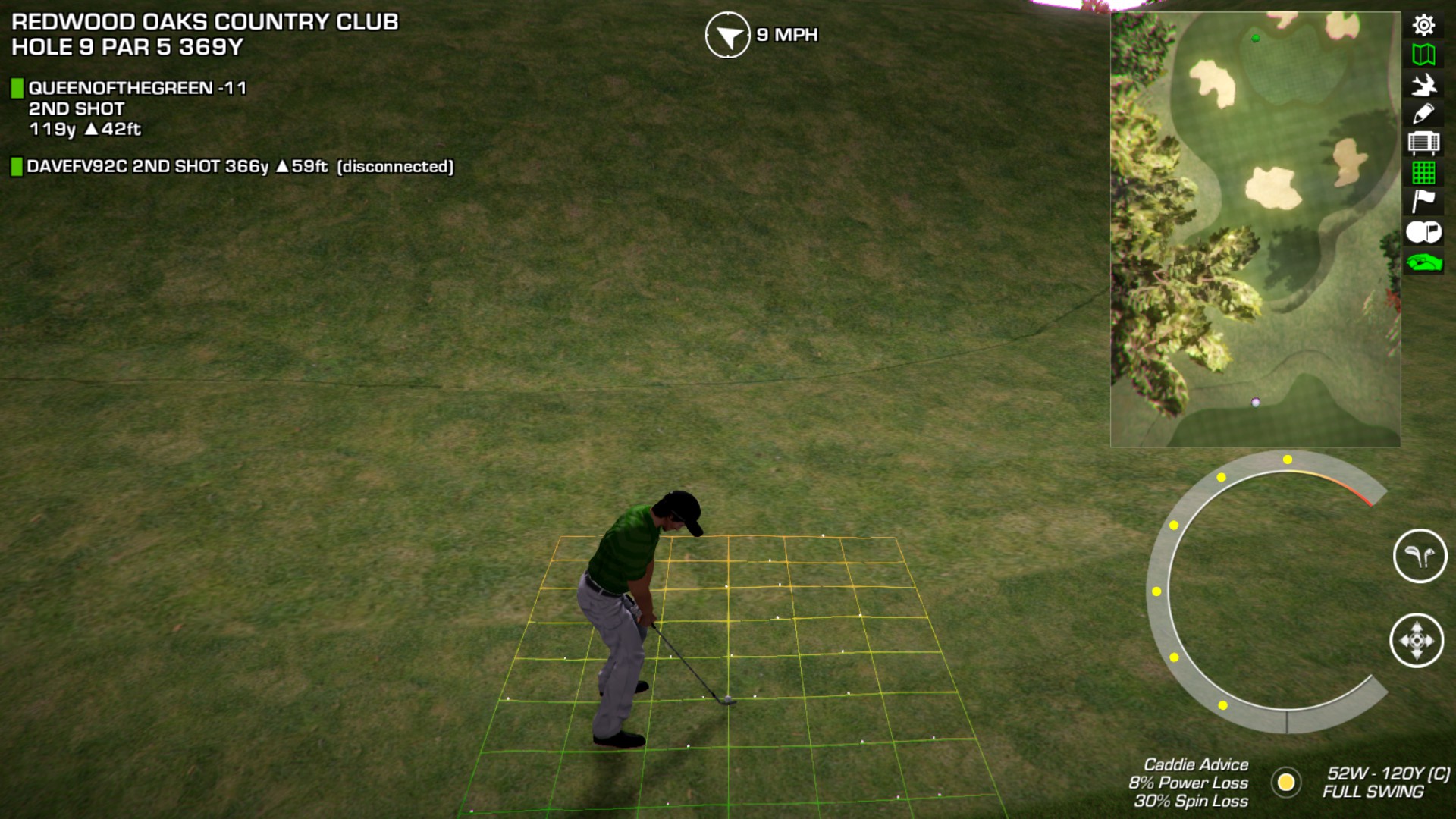
Task: Toggle the green course overview icon
Action: 1423,262
